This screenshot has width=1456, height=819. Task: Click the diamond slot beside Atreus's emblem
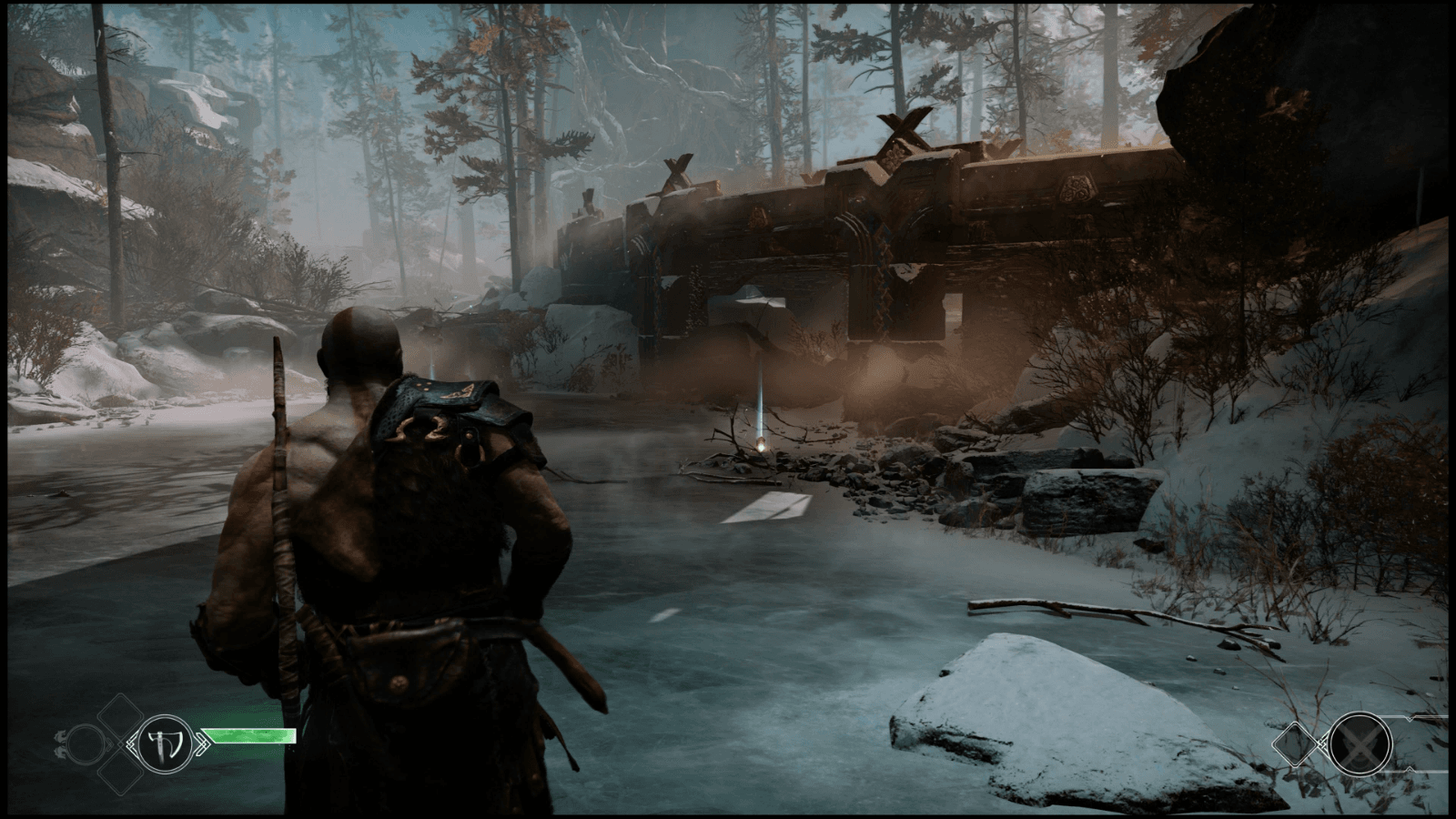coord(1295,744)
